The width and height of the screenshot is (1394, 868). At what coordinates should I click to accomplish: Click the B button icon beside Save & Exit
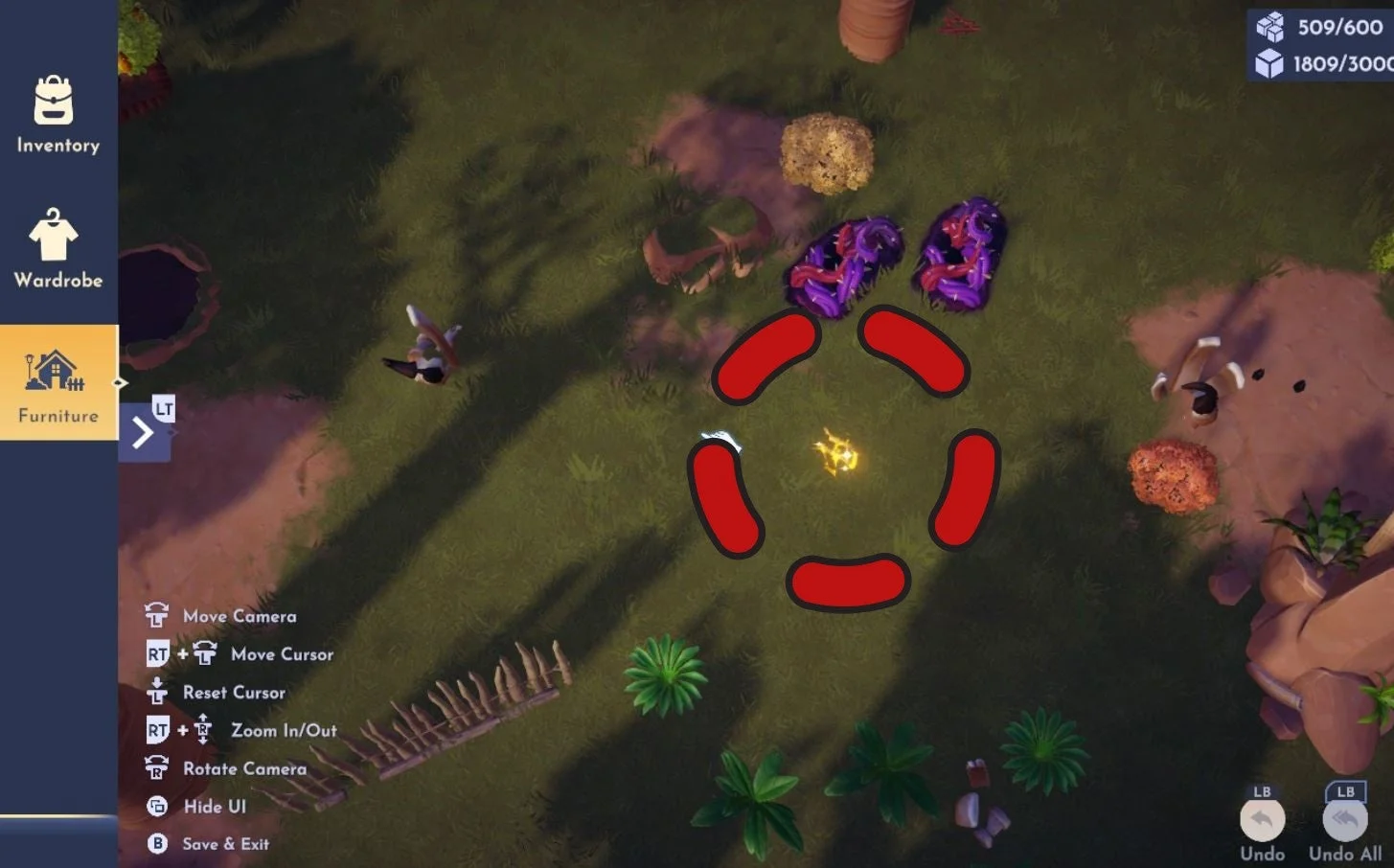(x=155, y=844)
